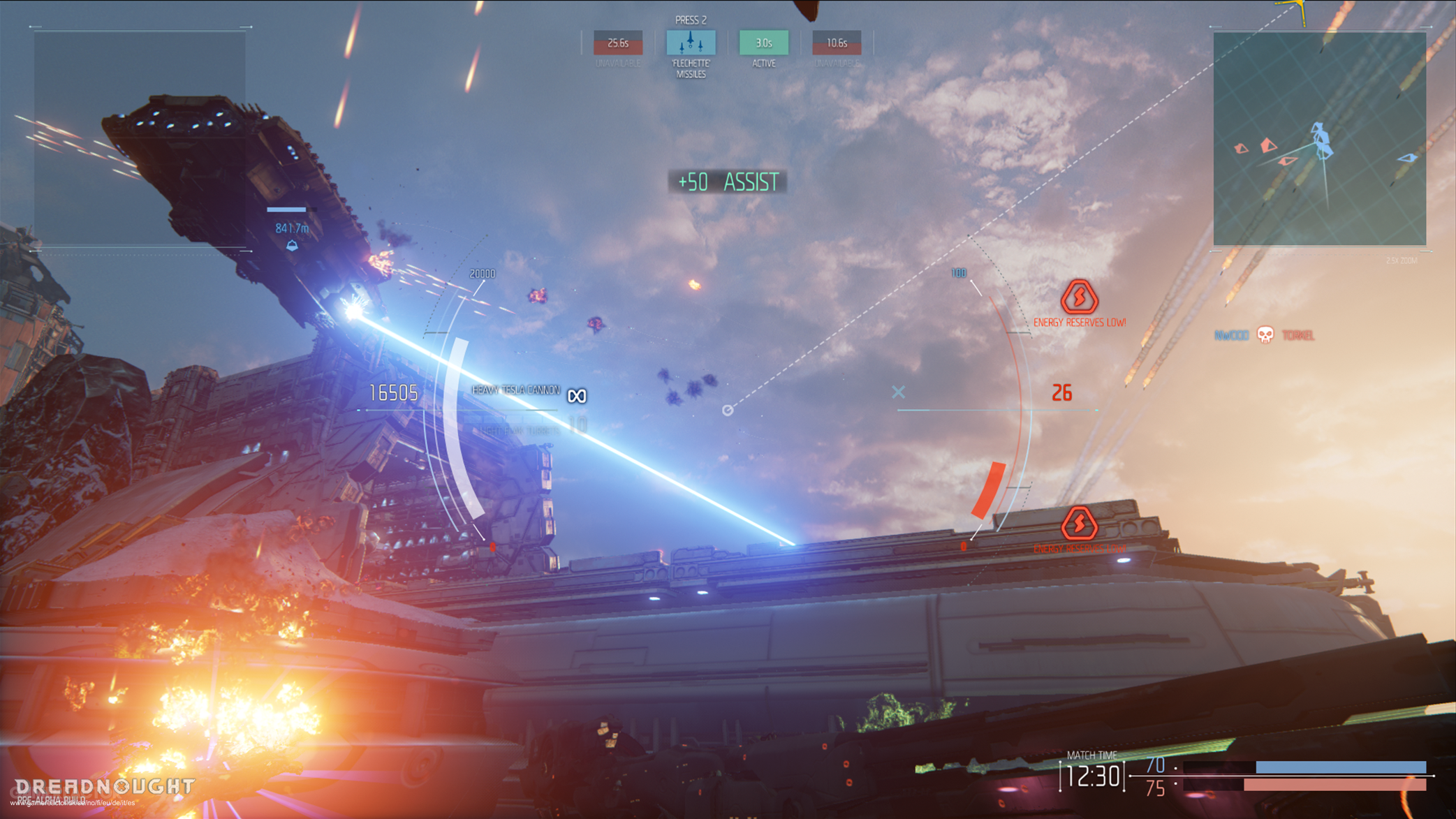
Task: Click the unavailable ability showing 10.6s cooldown
Action: pyautogui.click(x=836, y=43)
